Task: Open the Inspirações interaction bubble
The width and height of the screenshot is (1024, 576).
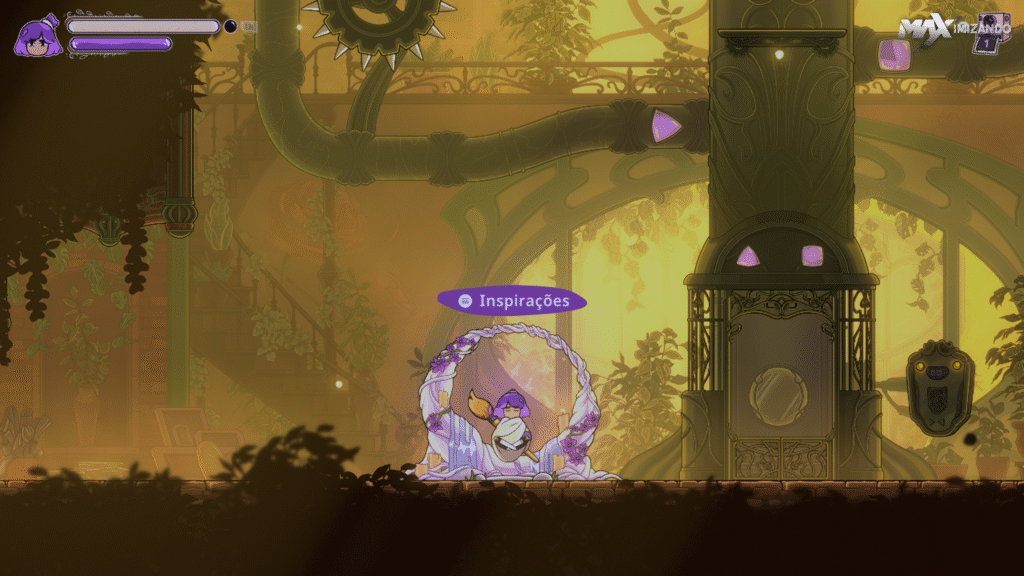Action: pyautogui.click(x=511, y=300)
